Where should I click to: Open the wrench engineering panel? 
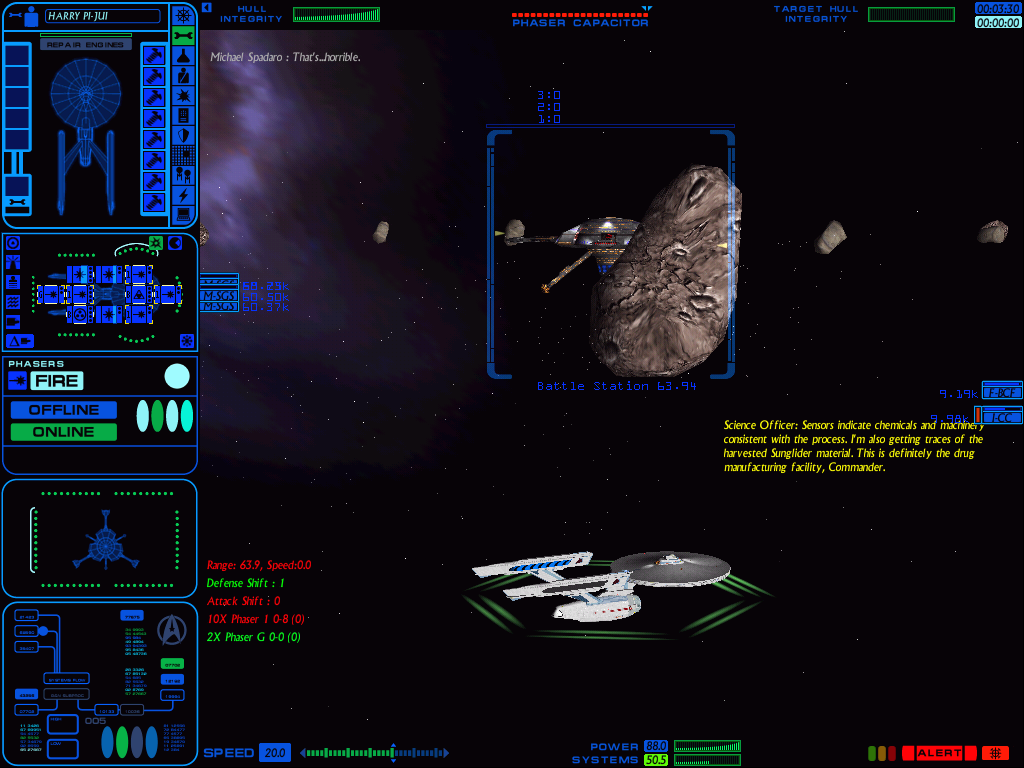183,35
